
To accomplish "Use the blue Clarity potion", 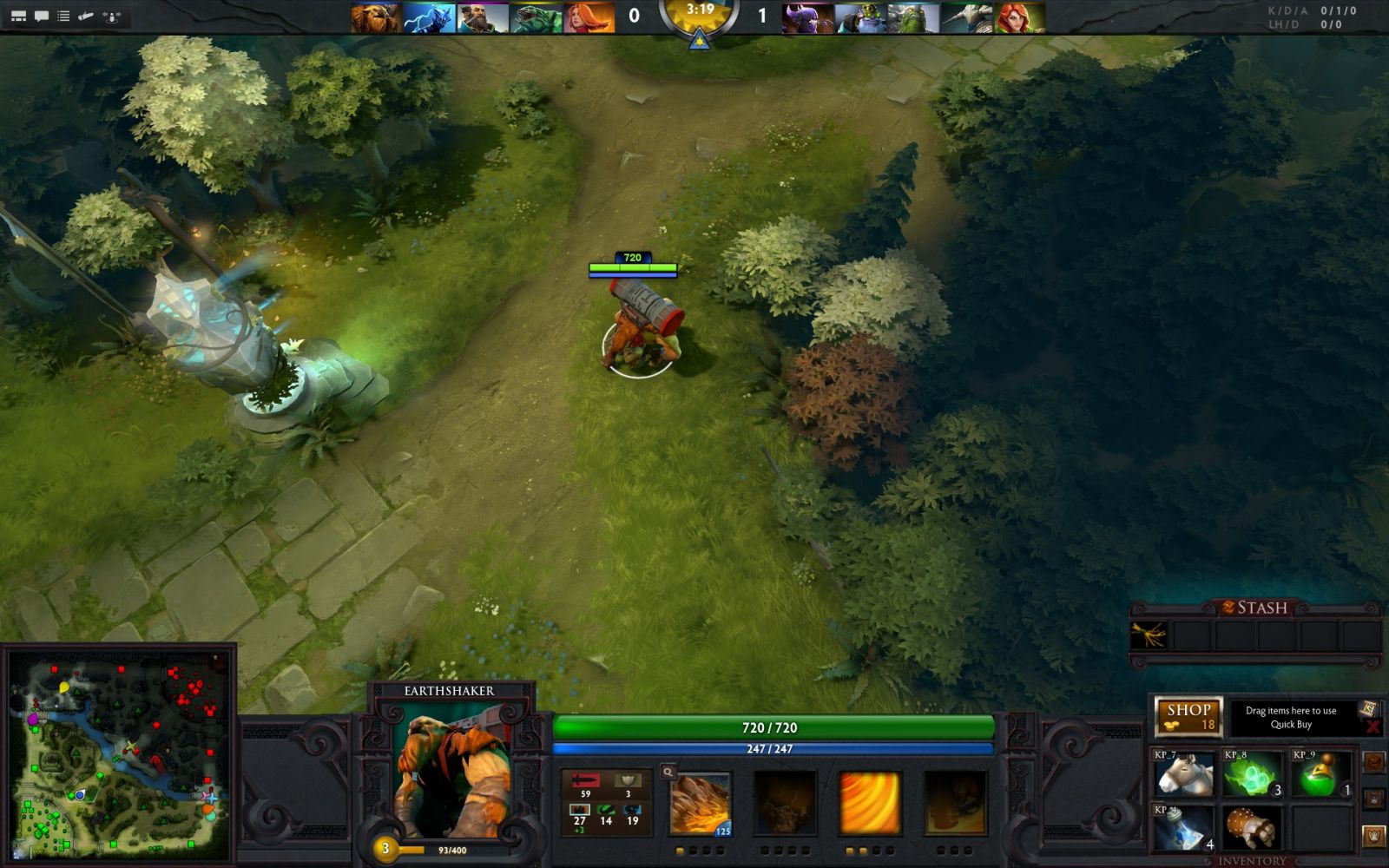I will [1184, 827].
